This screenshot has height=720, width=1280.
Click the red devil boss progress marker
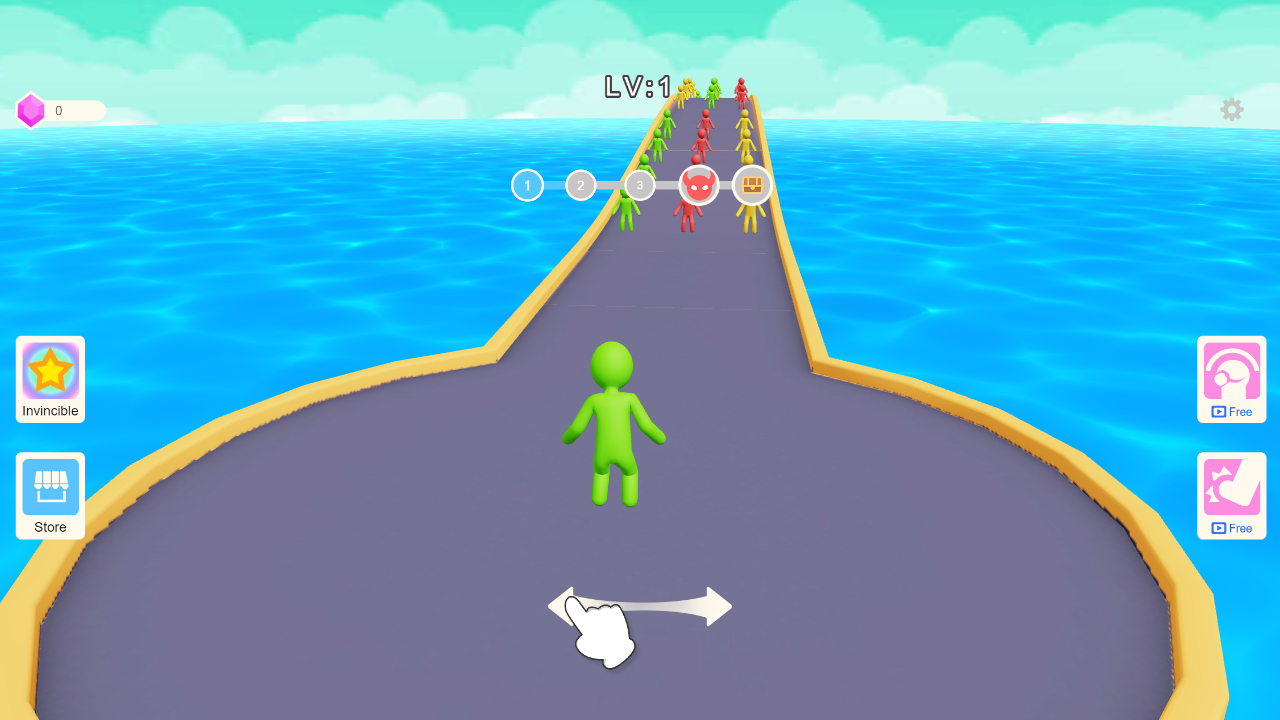coord(698,184)
